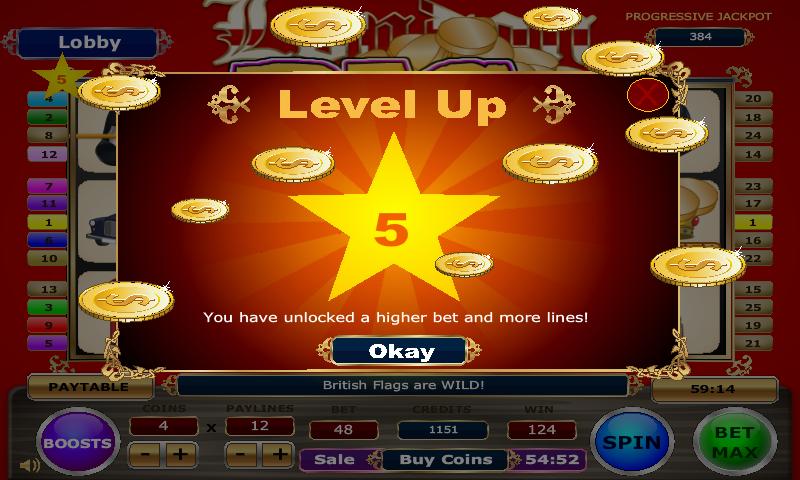Toggle the sound speaker icon
The height and width of the screenshot is (480, 800).
[29, 465]
